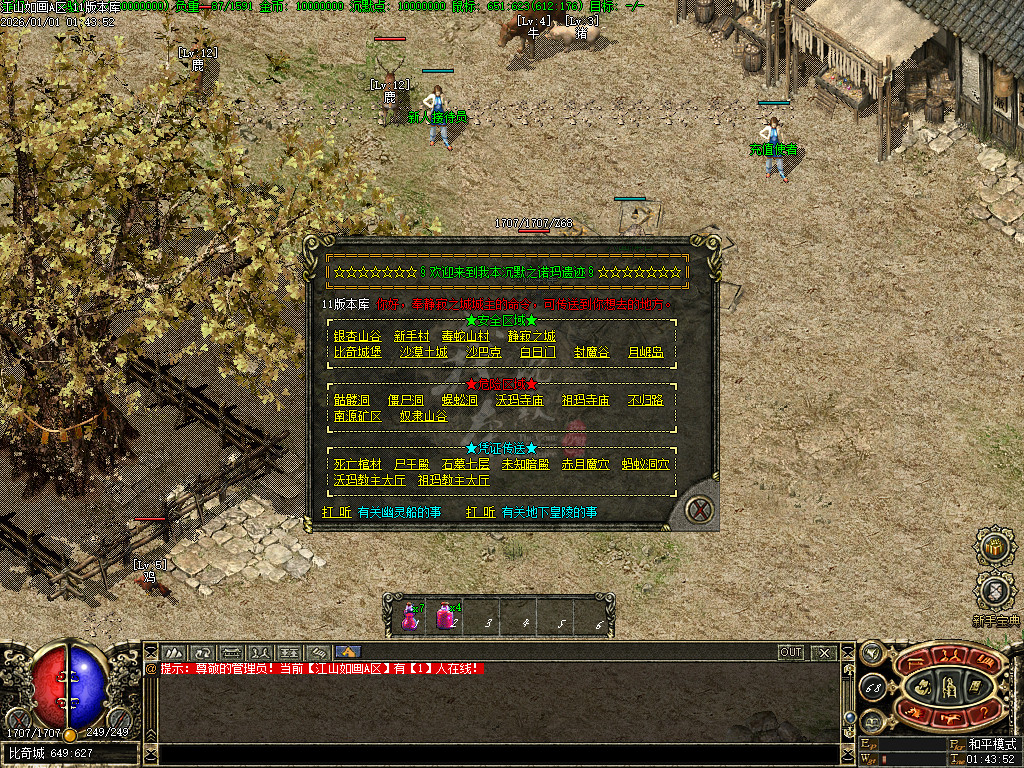The height and width of the screenshot is (768, 1024).
Task: Select 赤月魔穴 from voucher teleports
Action: tap(585, 464)
